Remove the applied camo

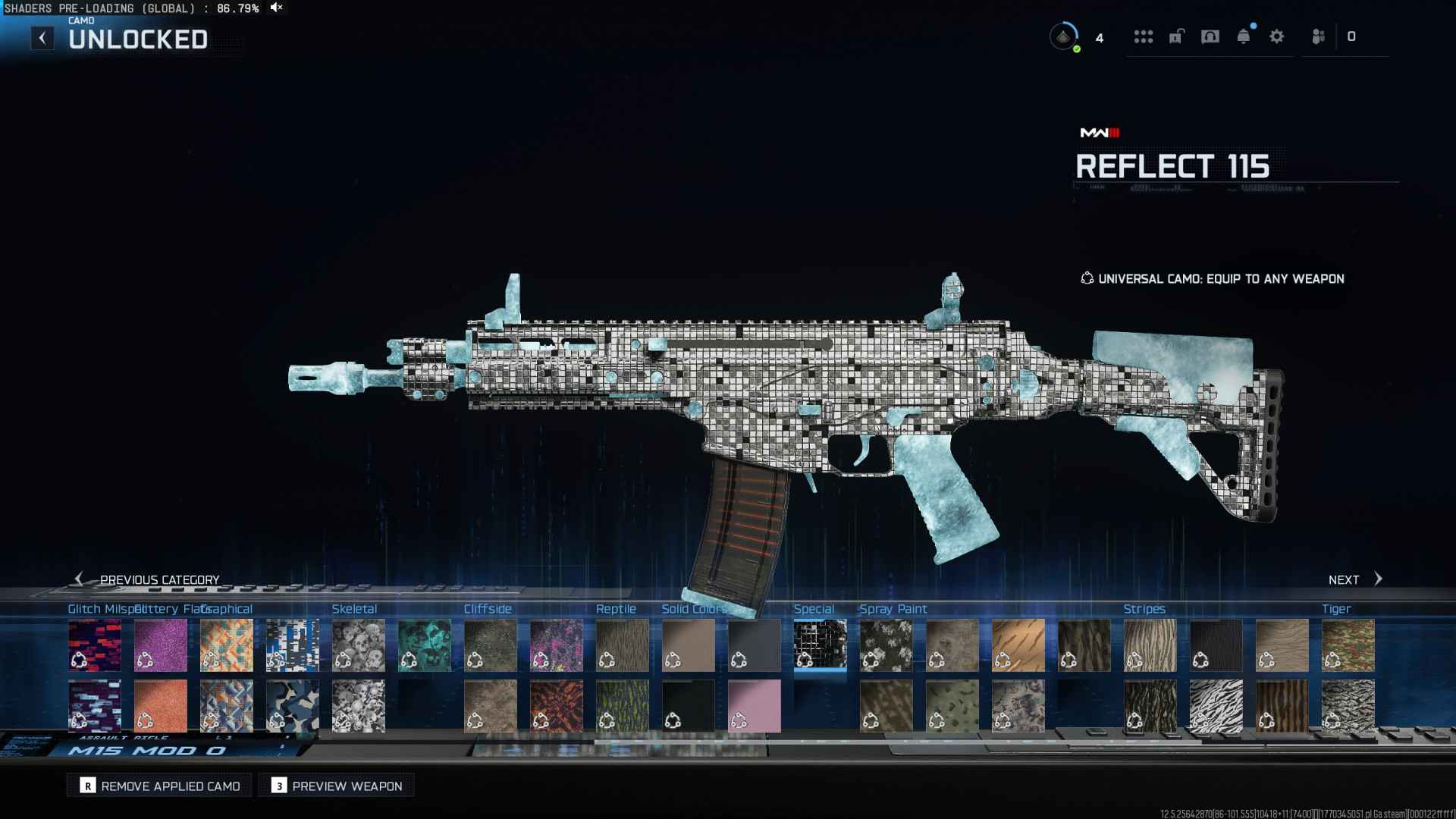[160, 786]
